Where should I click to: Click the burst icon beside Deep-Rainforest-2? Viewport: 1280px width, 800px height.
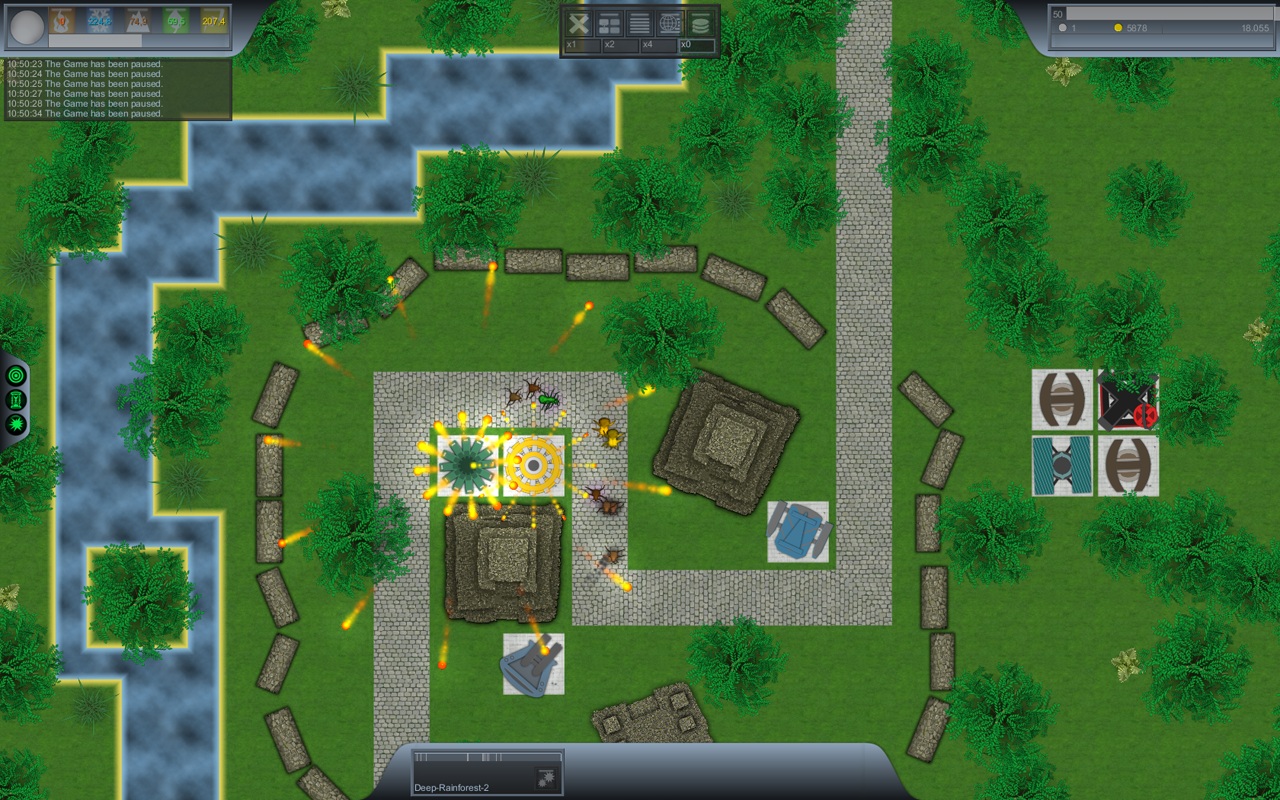click(x=547, y=776)
